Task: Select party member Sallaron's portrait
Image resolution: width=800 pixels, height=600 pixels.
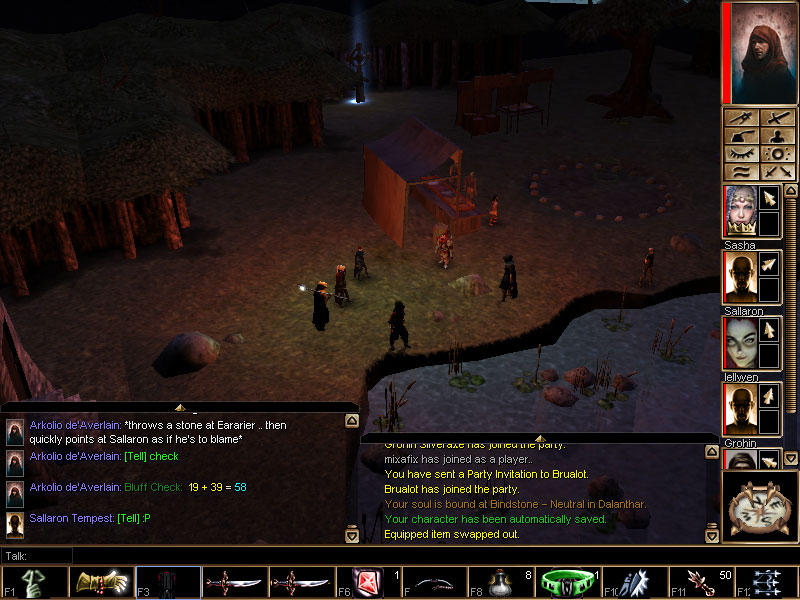Action: [x=739, y=277]
